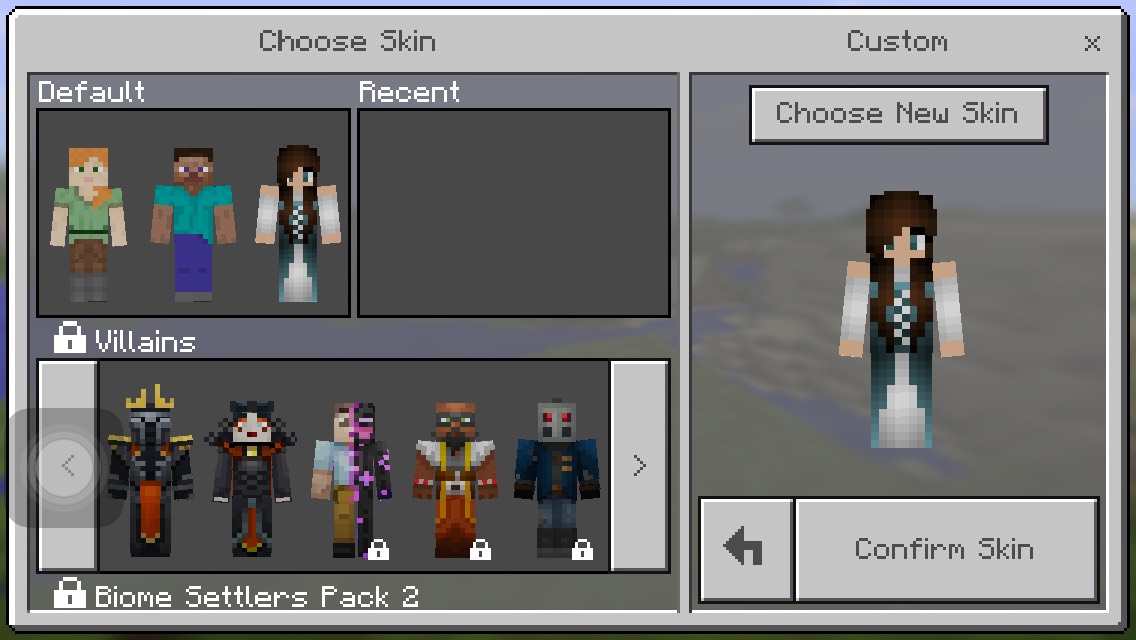Viewport: 1136px width, 640px height.
Task: Select the gold-crowned dark armored villain skin
Action: 149,472
